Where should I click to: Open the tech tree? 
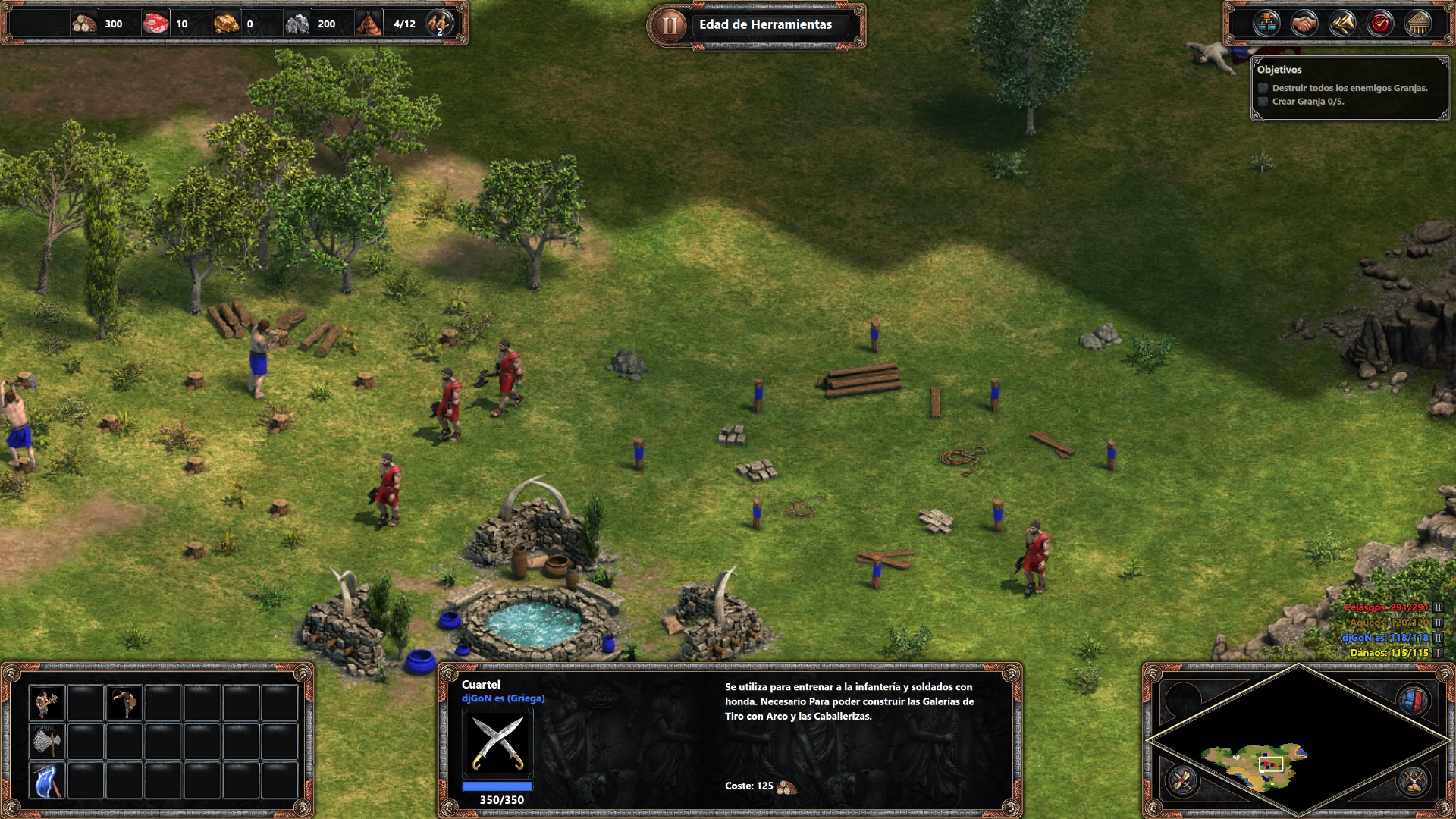point(1266,24)
